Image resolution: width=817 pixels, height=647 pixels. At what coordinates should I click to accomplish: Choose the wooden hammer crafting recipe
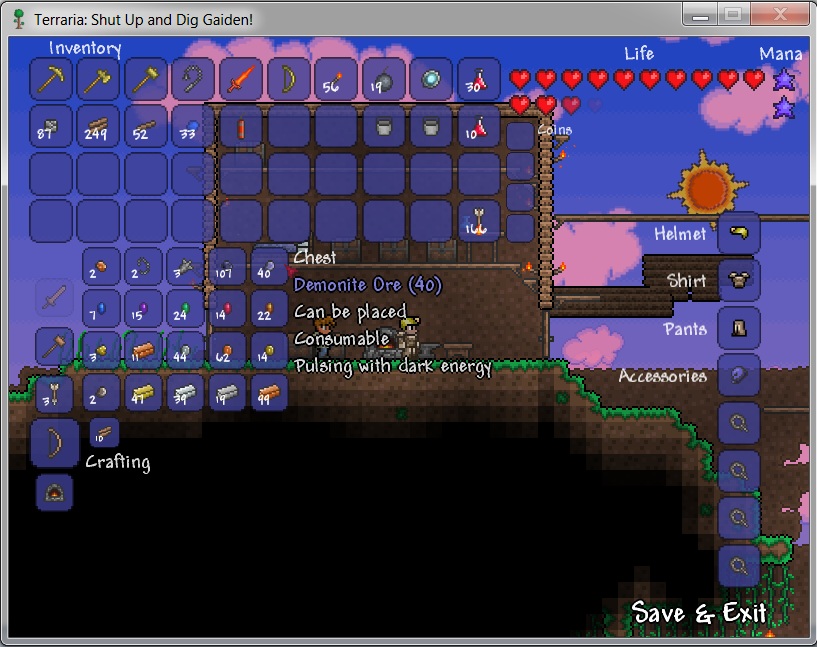click(x=54, y=346)
